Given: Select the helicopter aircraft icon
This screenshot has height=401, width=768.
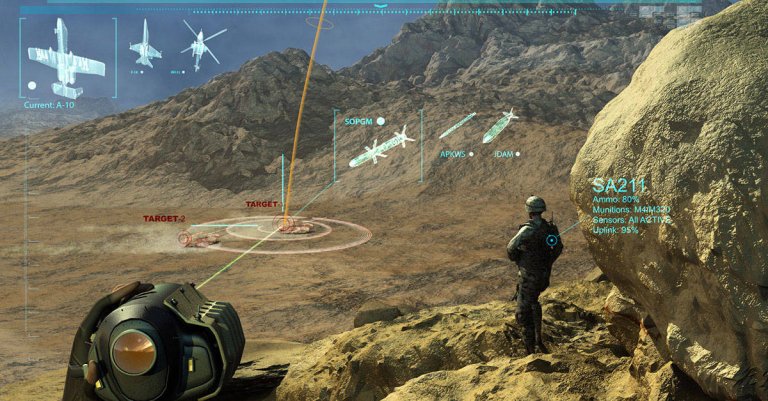Looking at the screenshot, I should (x=200, y=45).
